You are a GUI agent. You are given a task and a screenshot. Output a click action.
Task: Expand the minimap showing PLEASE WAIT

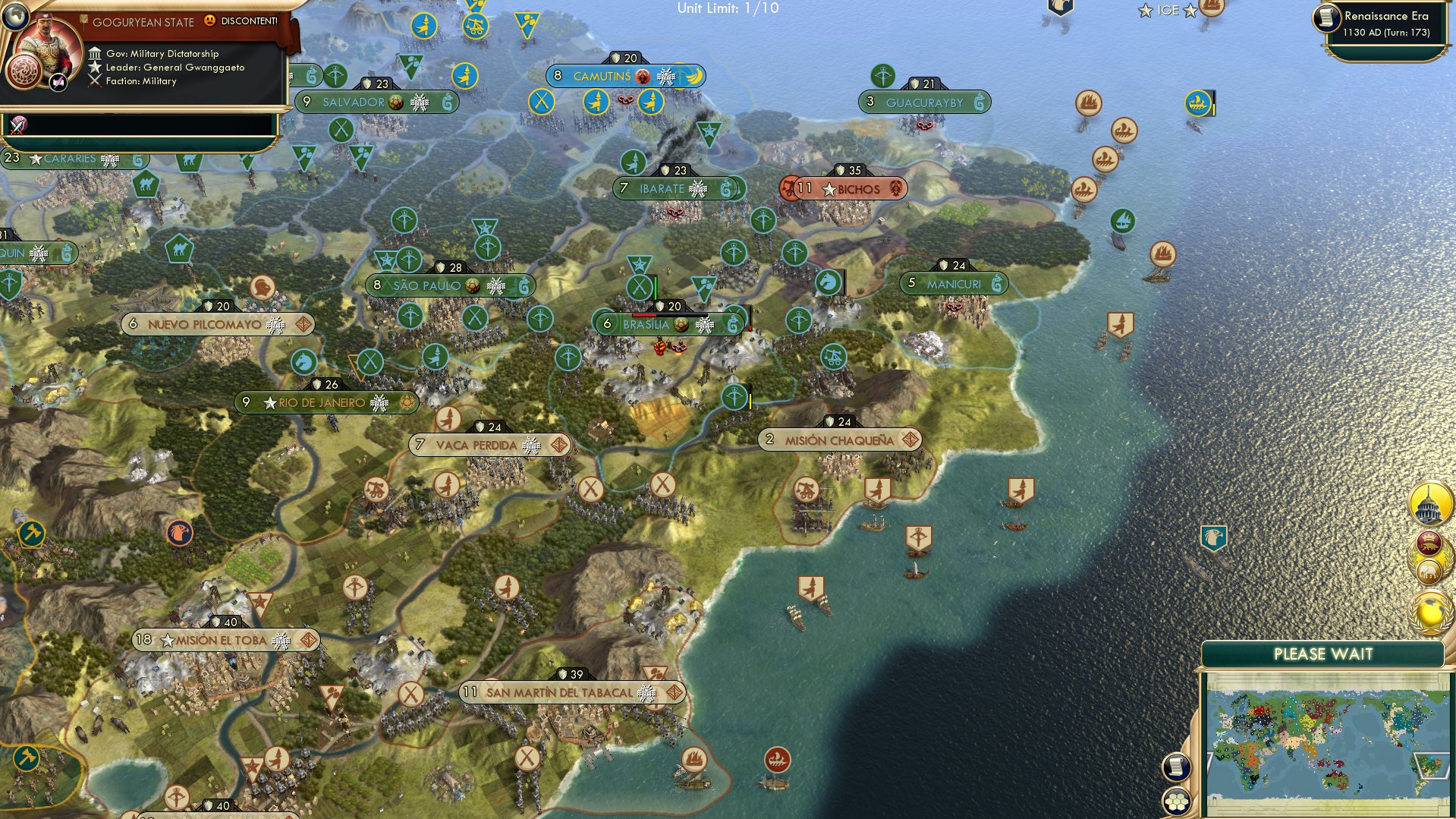1324,654
